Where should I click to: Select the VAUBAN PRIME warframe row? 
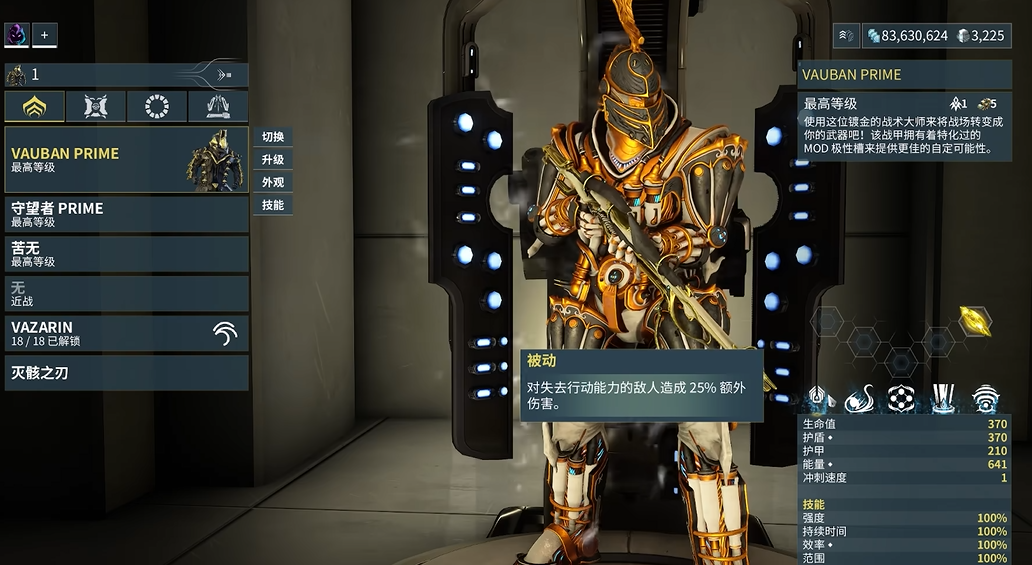(x=126, y=159)
